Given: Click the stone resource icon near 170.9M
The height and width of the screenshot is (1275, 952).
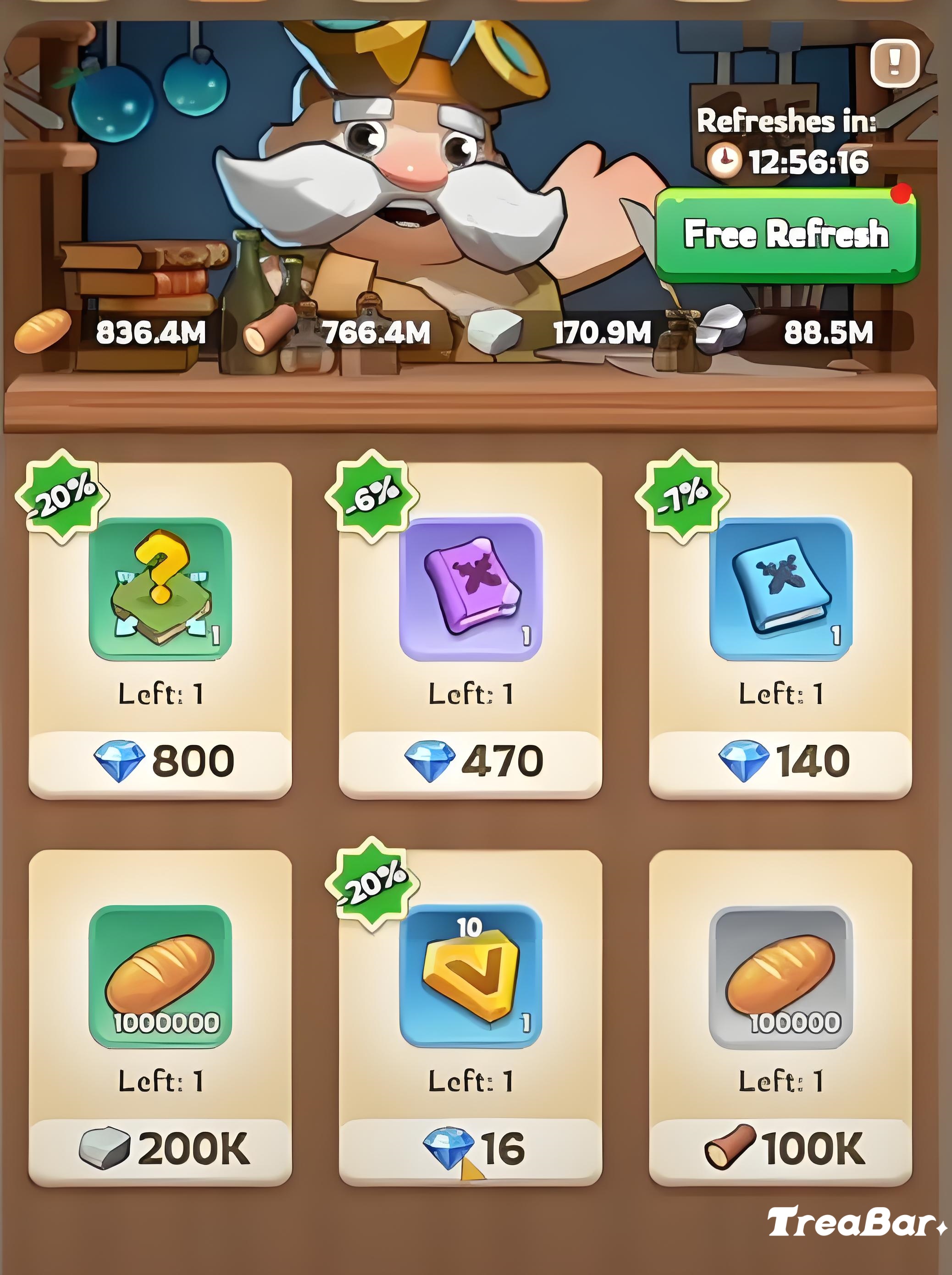Looking at the screenshot, I should (496, 332).
